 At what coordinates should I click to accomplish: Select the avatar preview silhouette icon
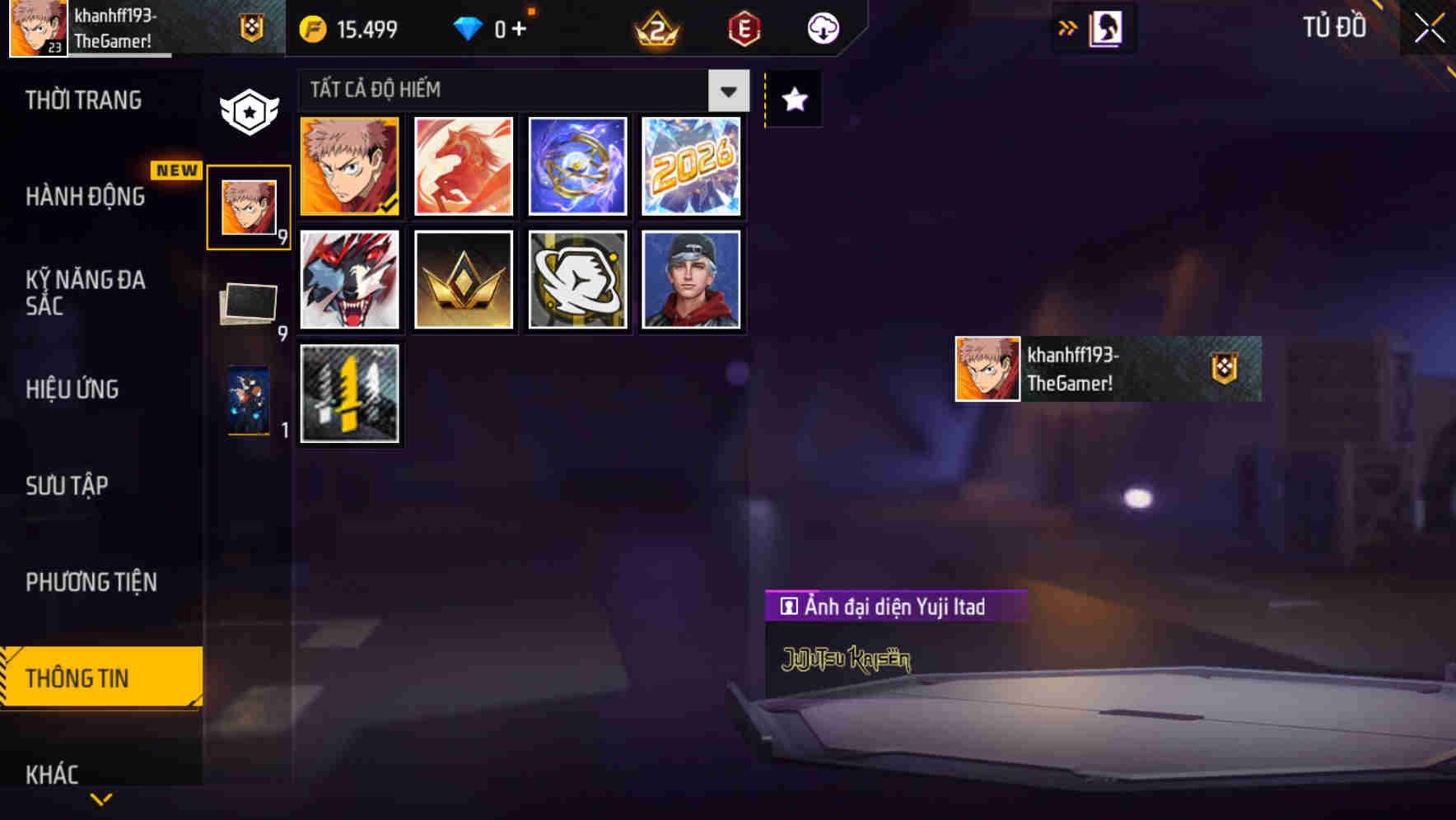click(1104, 27)
